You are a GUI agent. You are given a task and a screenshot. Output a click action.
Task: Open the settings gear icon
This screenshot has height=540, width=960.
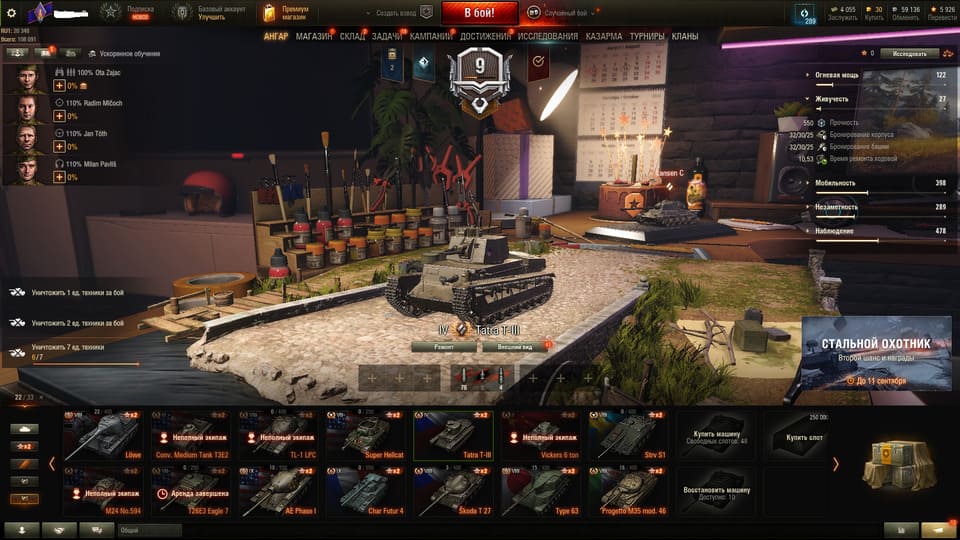pos(11,13)
